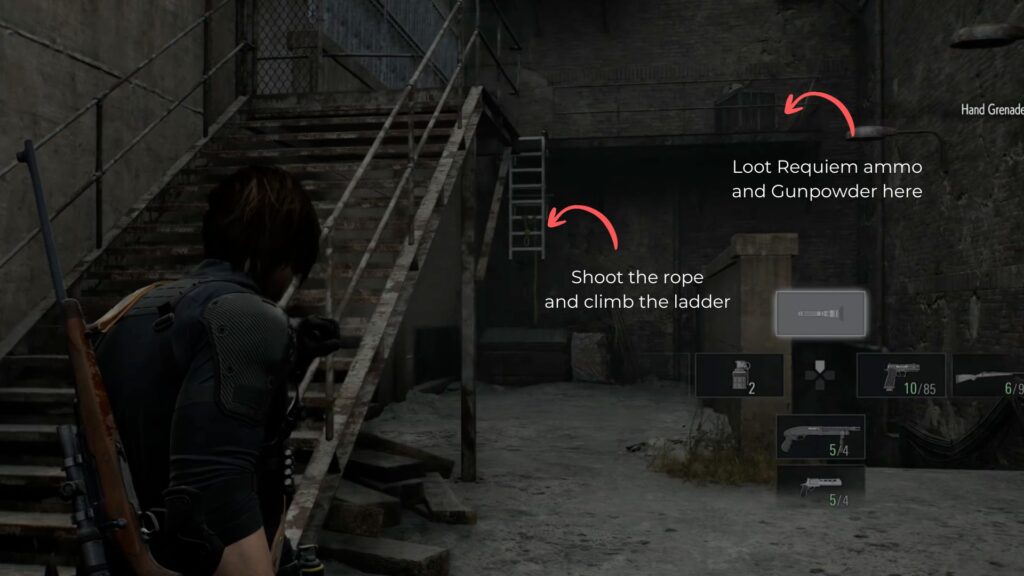Equip the pump shotgun with stock
Screen dimensions: 1024x576
coord(820,436)
